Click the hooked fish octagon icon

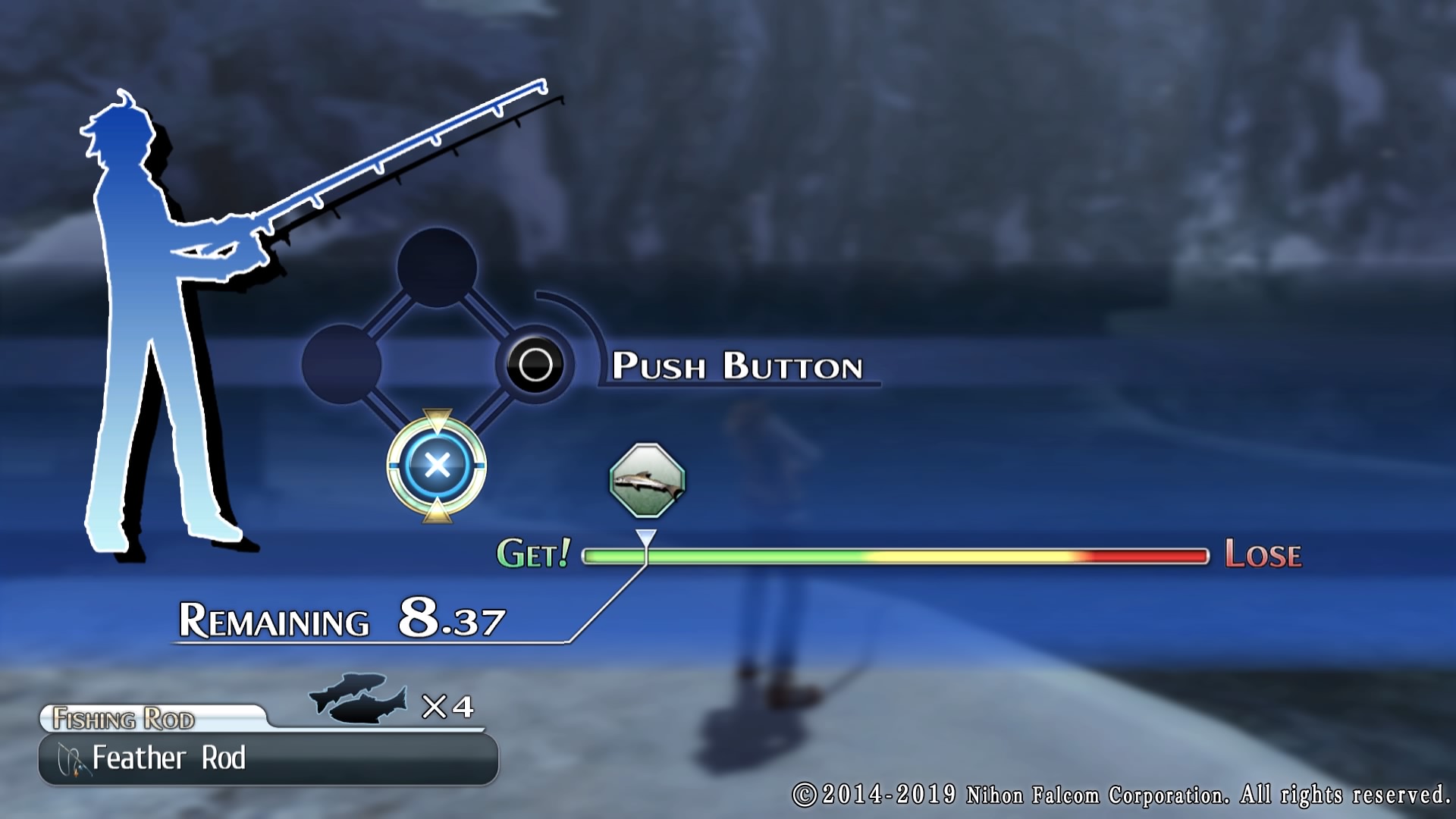(647, 481)
